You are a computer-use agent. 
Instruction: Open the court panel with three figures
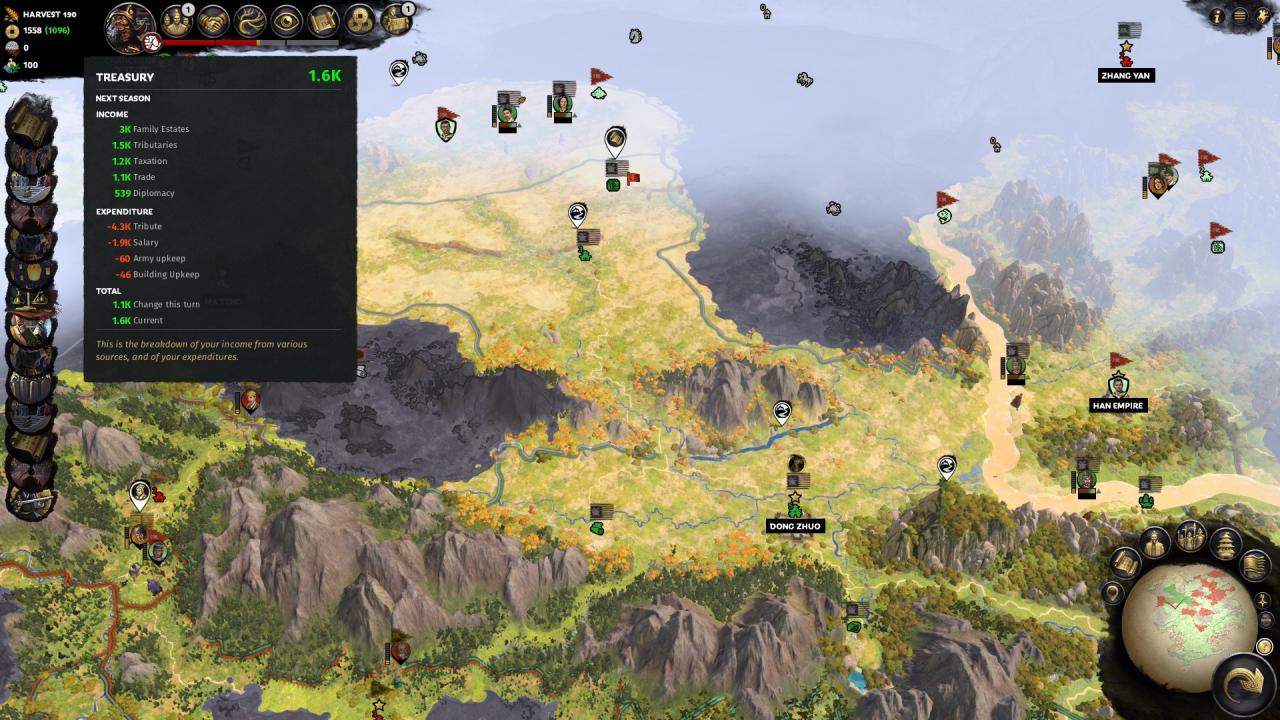pyautogui.click(x=177, y=21)
